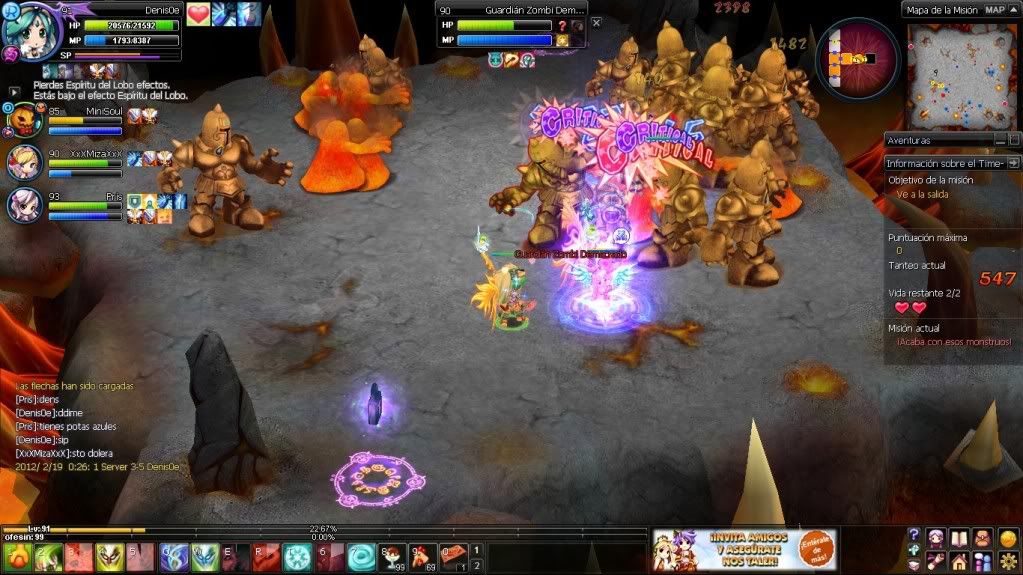1023x575 pixels.
Task: Close the Guardián Zombi target frame
Action: click(x=597, y=22)
